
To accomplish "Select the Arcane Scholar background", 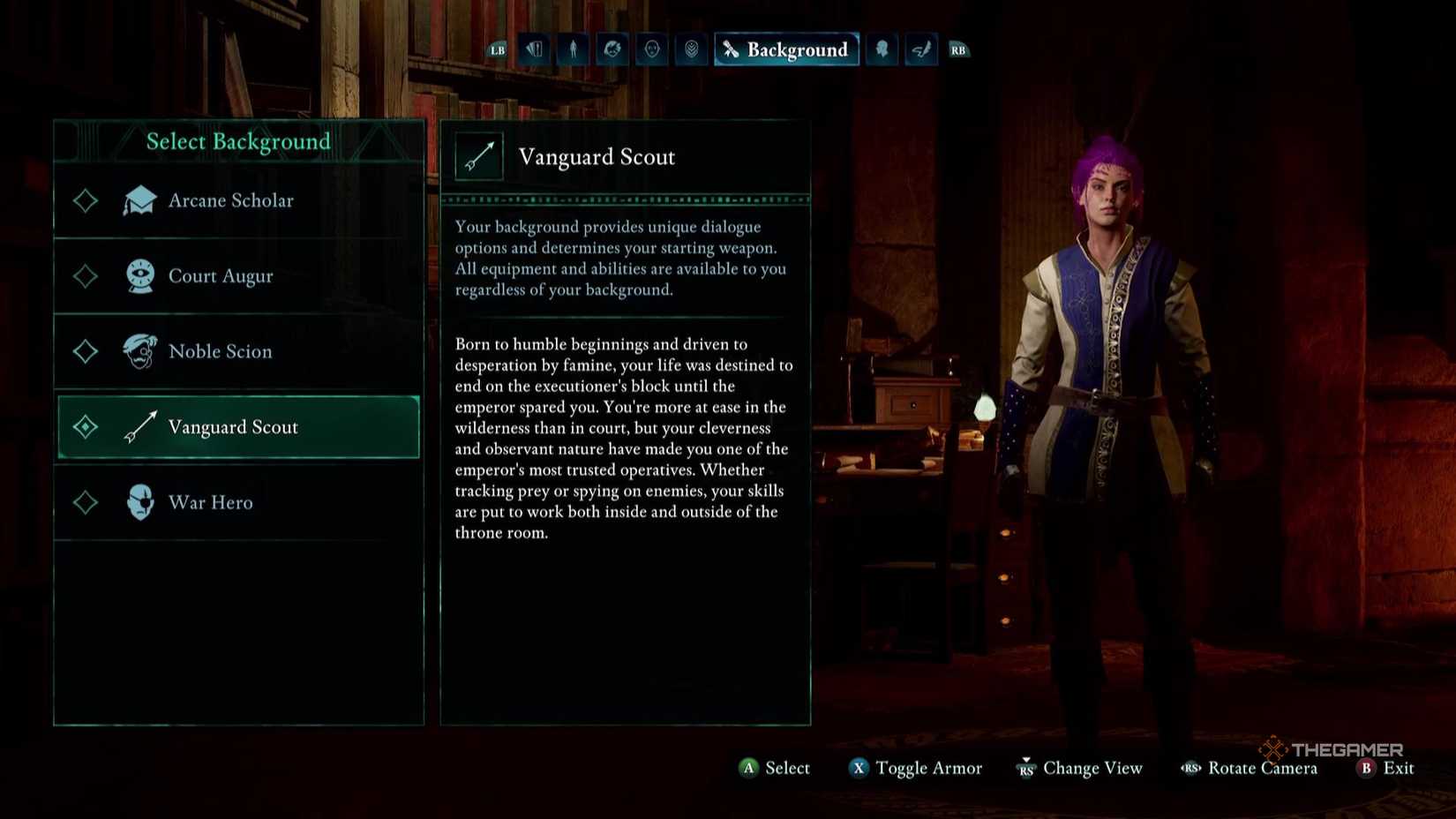I will (x=231, y=201).
